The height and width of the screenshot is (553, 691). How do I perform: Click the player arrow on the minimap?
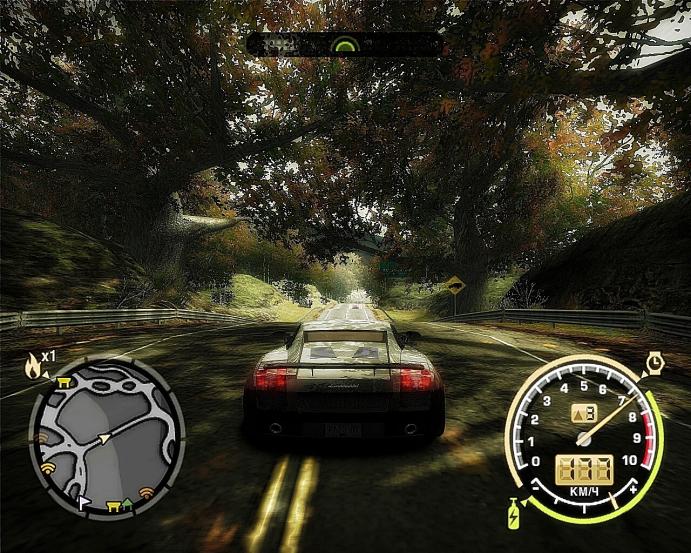click(102, 437)
